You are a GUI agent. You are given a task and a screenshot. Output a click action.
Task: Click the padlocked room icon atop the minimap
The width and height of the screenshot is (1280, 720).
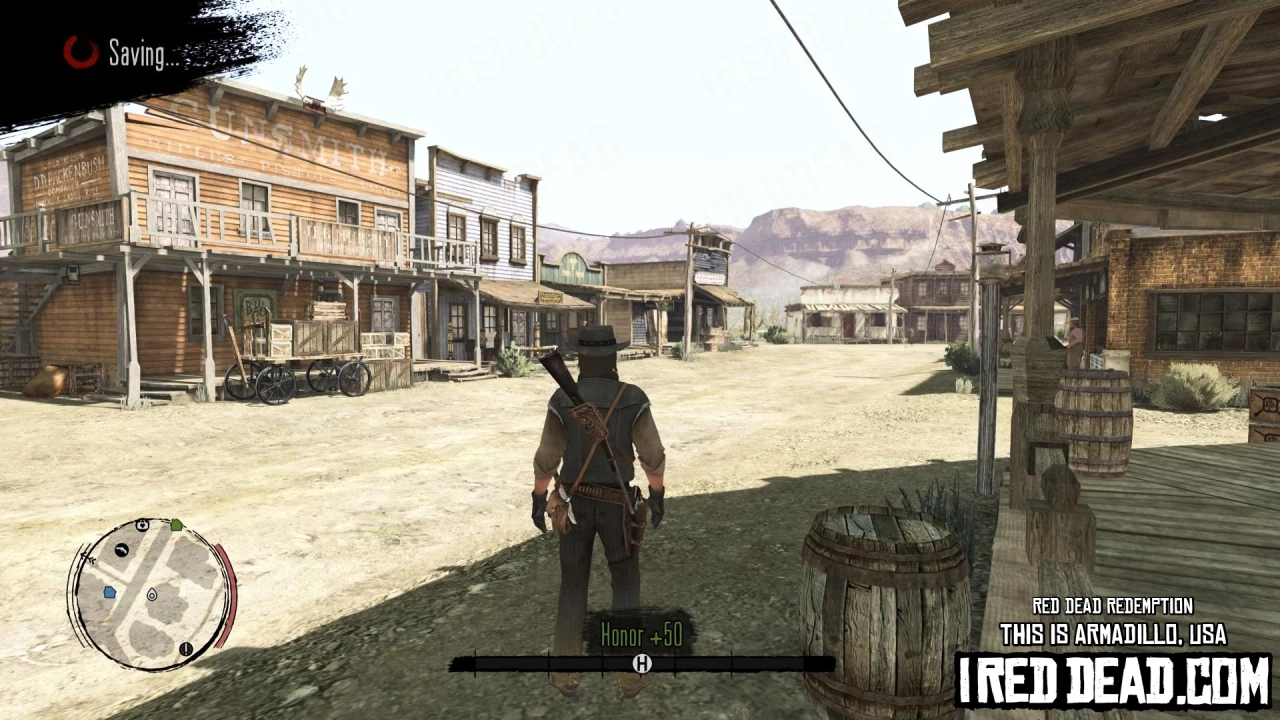pyautogui.click(x=142, y=526)
